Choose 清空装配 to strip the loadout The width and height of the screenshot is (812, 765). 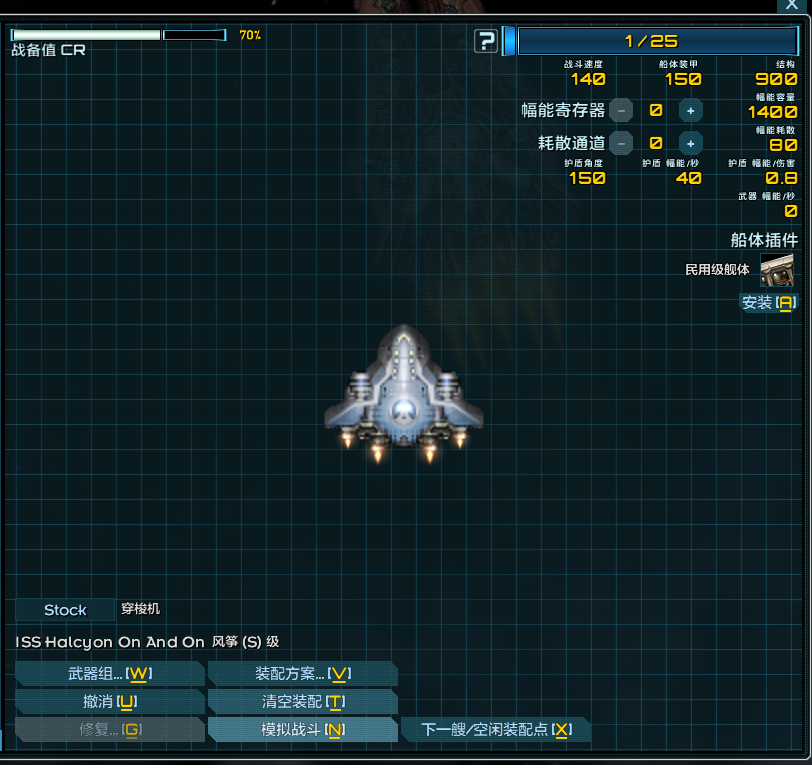[303, 701]
